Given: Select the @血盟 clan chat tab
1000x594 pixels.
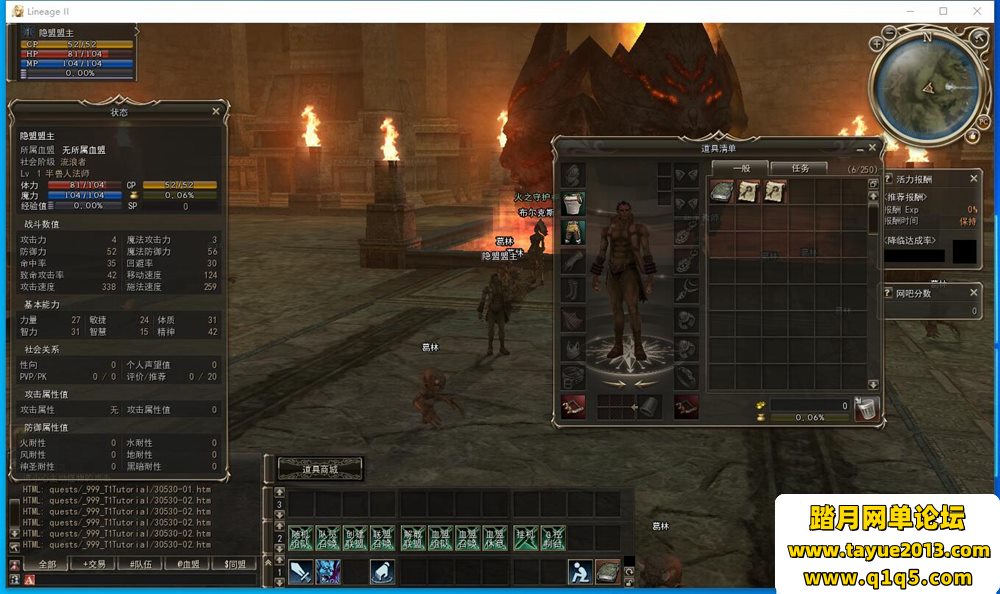Looking at the screenshot, I should point(187,564).
